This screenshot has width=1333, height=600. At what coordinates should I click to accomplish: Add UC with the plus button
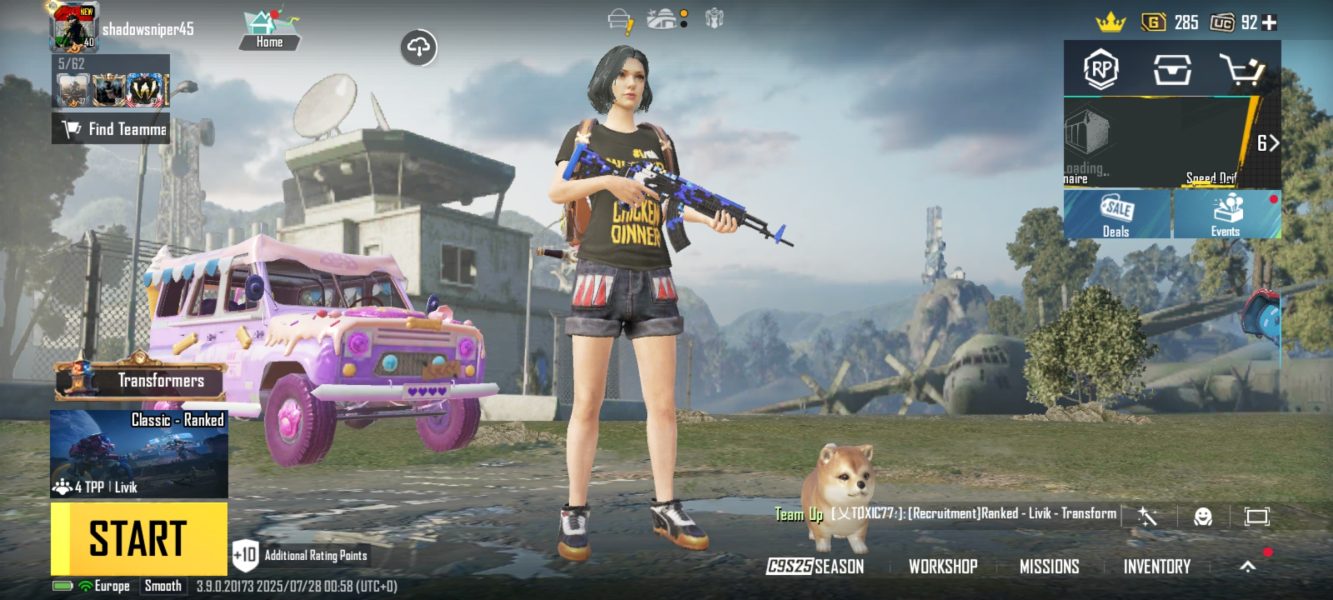tap(1269, 22)
